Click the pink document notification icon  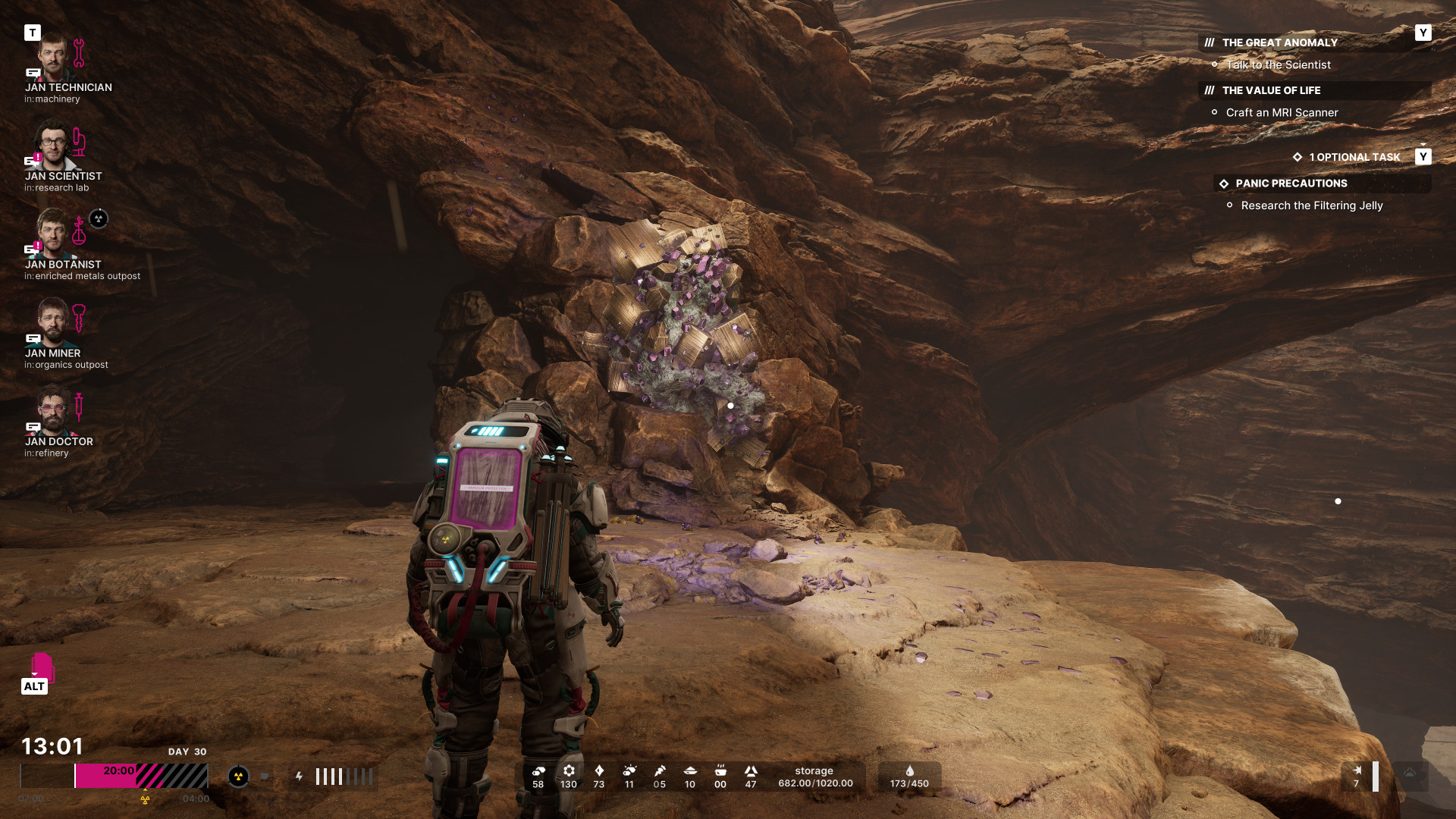pos(42,667)
